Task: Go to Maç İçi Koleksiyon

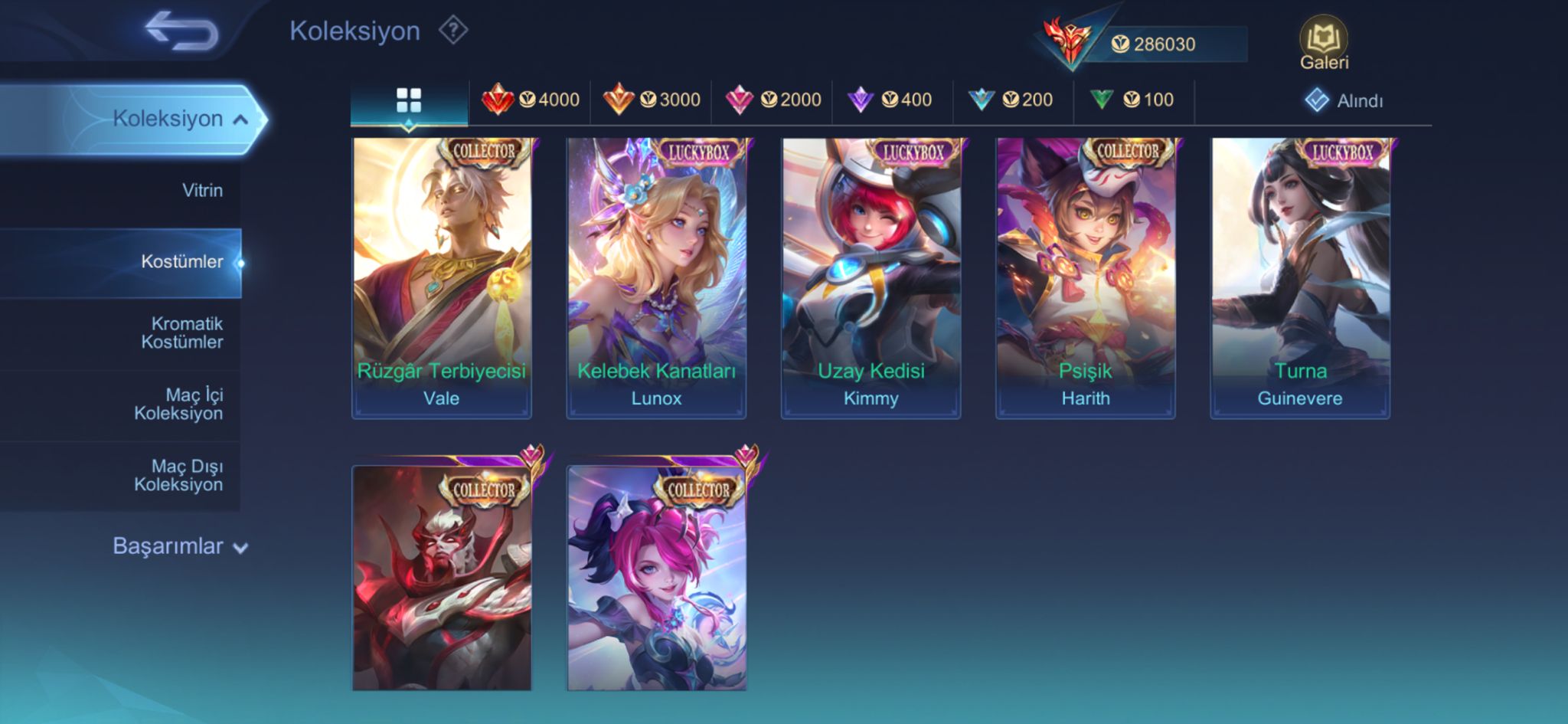Action: point(179,404)
